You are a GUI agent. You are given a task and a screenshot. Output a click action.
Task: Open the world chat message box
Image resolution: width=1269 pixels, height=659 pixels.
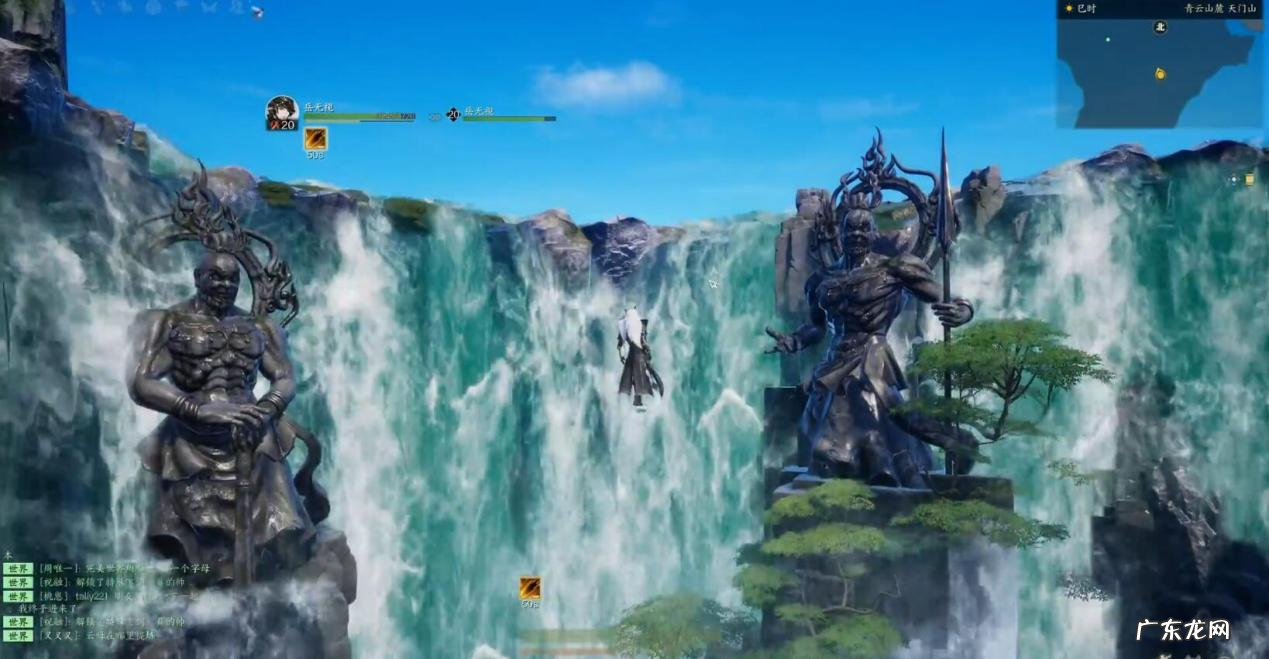(110, 602)
